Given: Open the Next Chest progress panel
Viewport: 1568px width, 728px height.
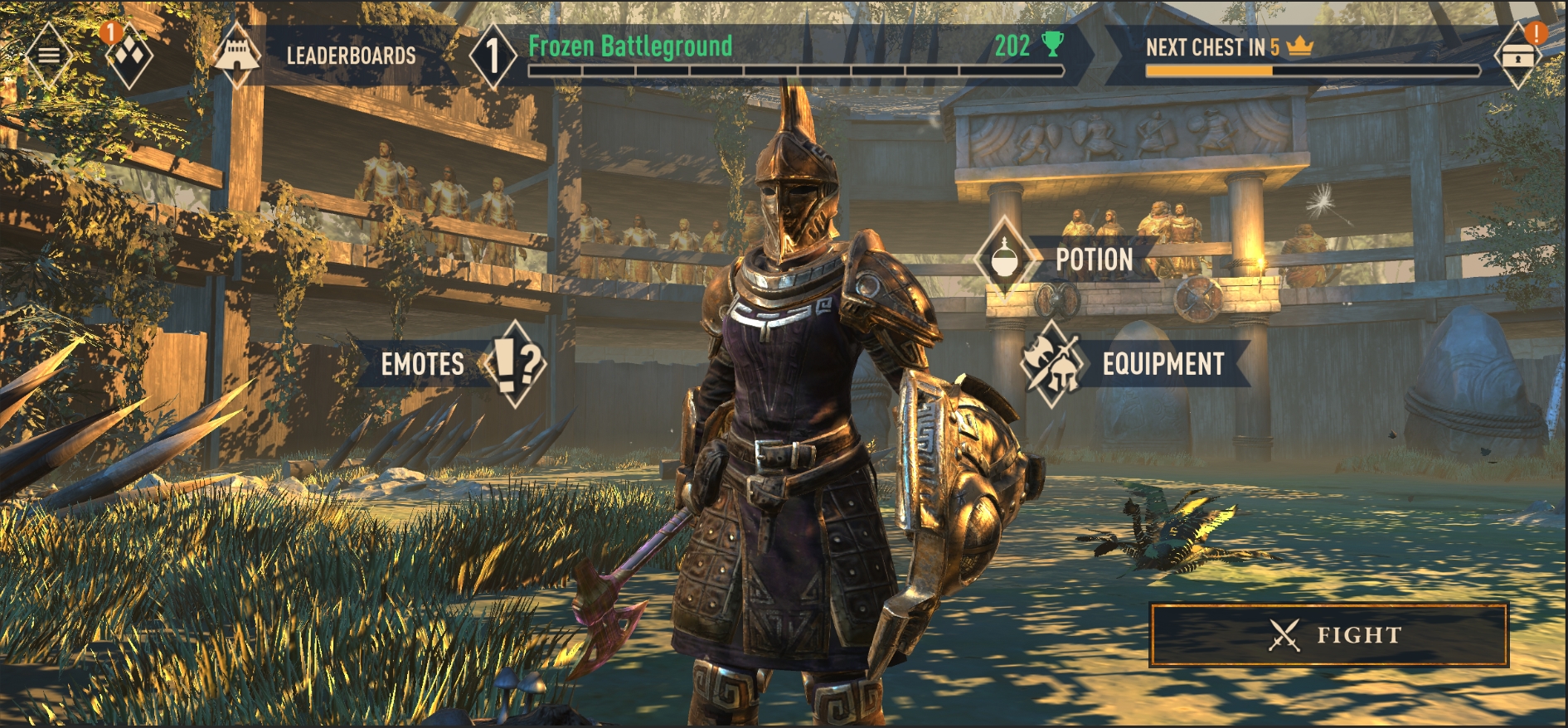Looking at the screenshot, I should click(x=1310, y=56).
